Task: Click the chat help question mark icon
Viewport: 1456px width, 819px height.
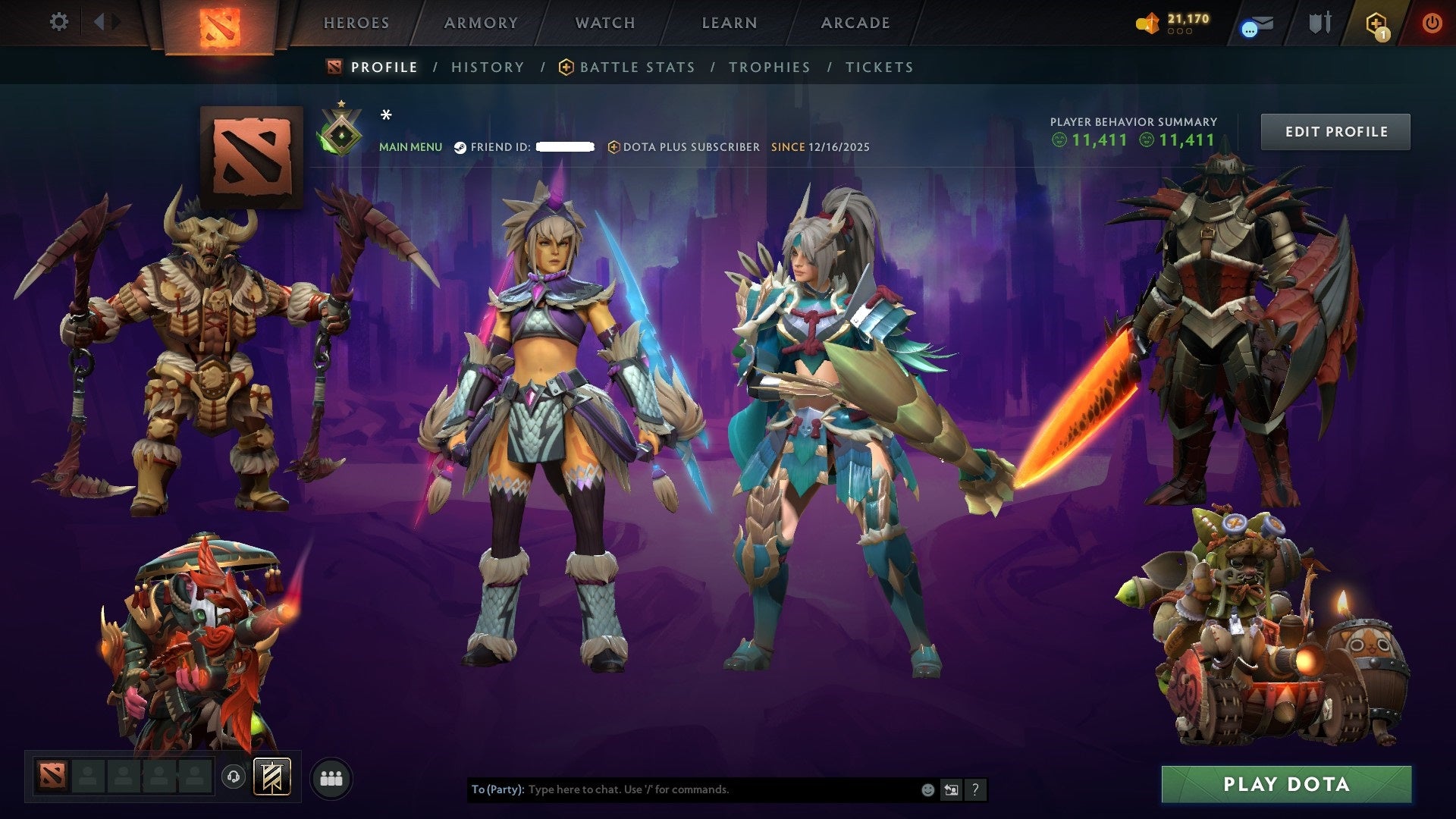Action: pyautogui.click(x=975, y=789)
